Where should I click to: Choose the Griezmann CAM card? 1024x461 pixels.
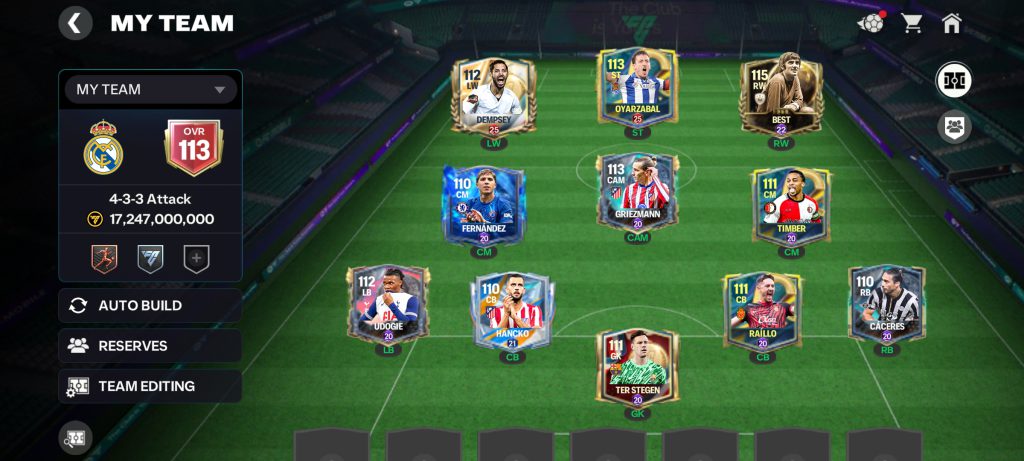pos(637,194)
